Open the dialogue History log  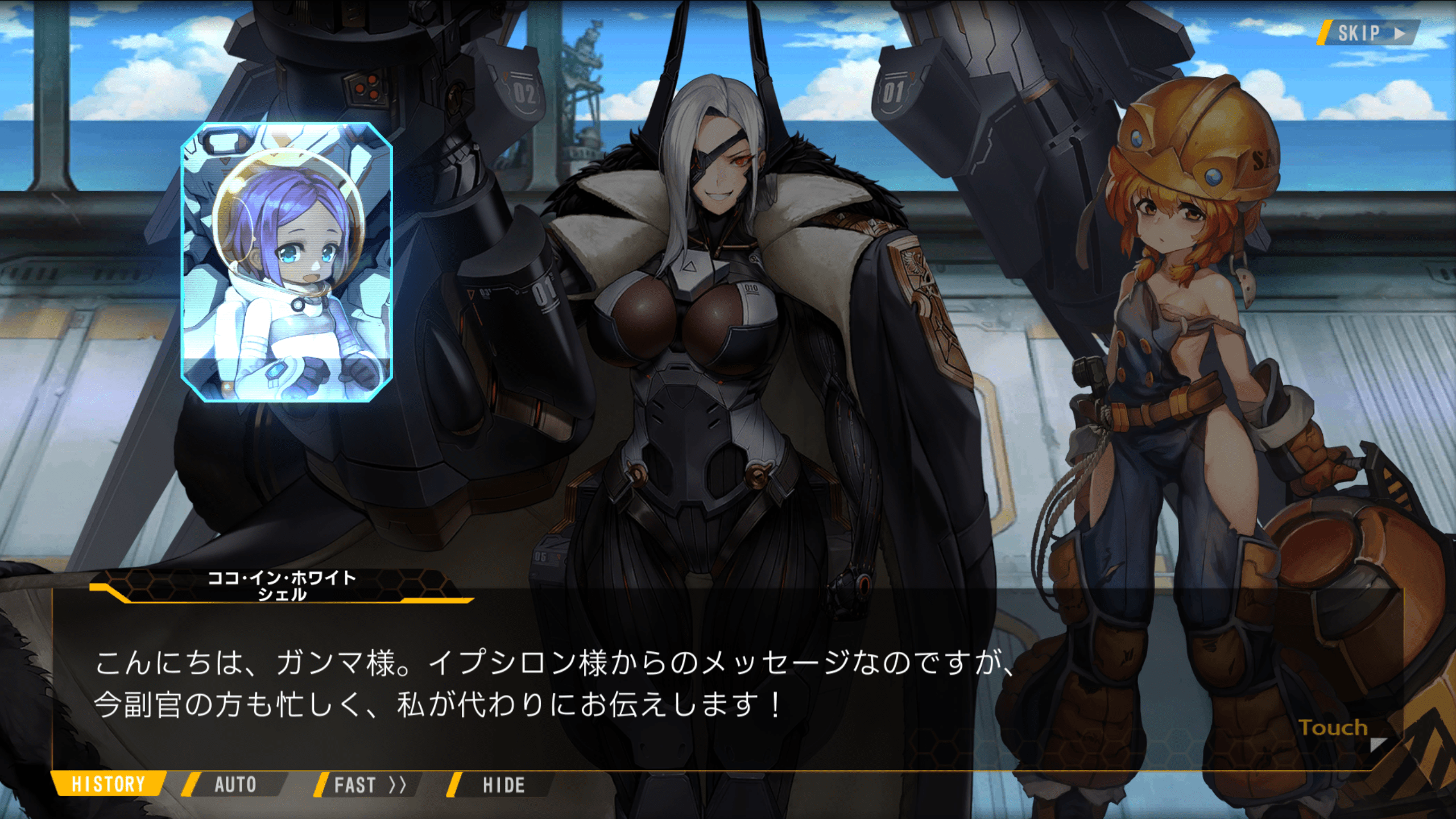(x=108, y=784)
